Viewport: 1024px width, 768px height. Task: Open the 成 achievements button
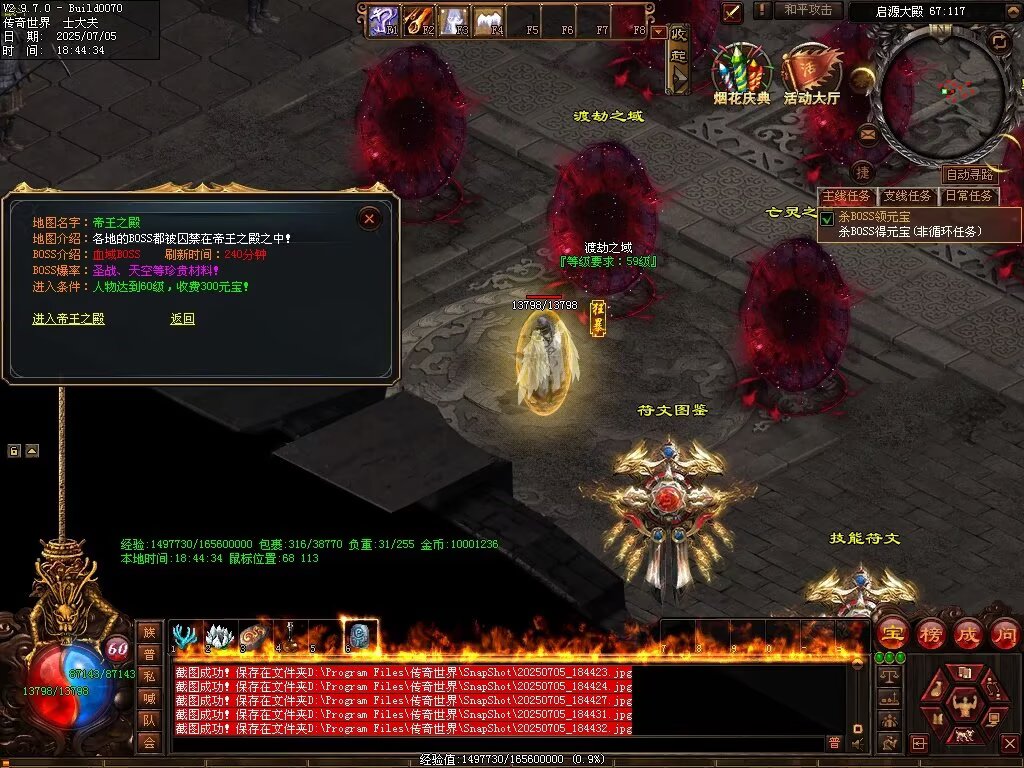pyautogui.click(x=968, y=633)
